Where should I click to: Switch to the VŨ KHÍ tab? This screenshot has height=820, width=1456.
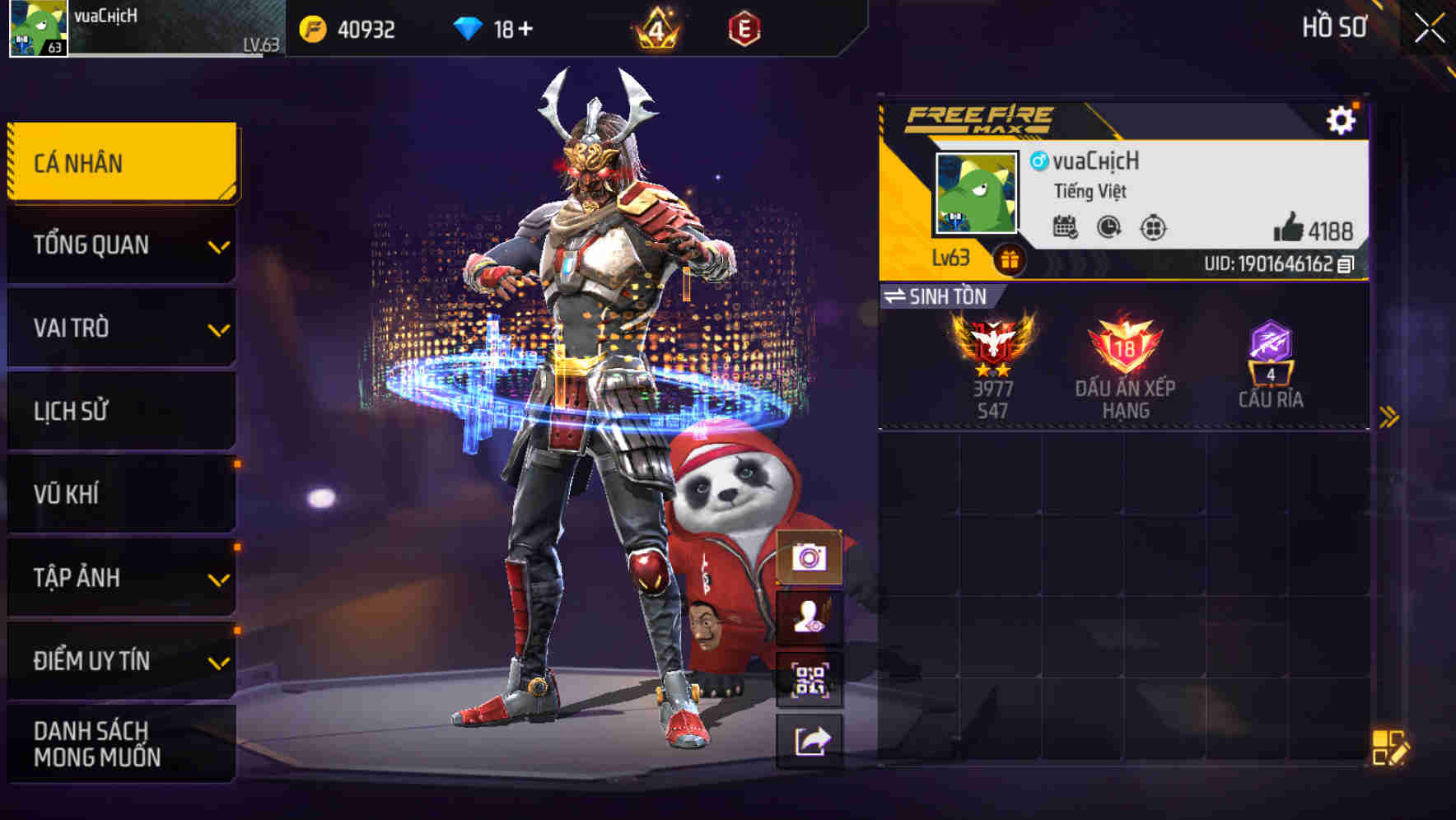tap(120, 493)
